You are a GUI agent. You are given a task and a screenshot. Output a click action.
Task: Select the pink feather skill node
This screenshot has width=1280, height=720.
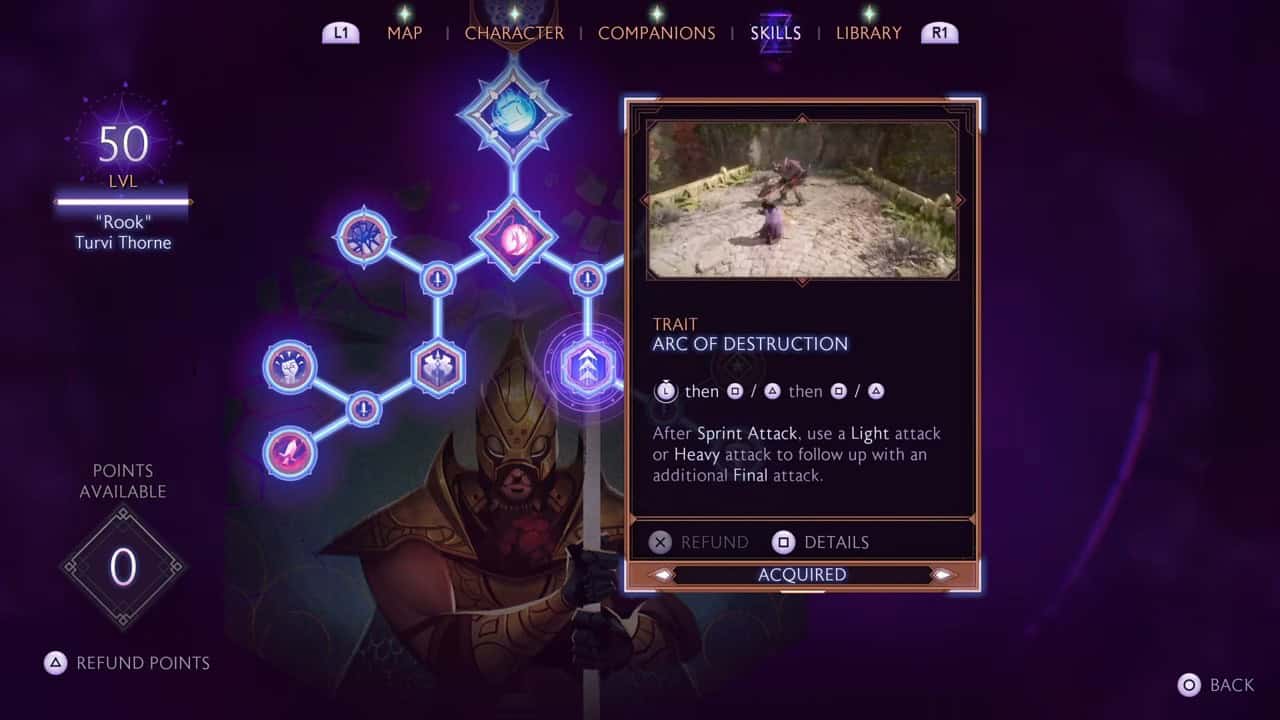[288, 452]
